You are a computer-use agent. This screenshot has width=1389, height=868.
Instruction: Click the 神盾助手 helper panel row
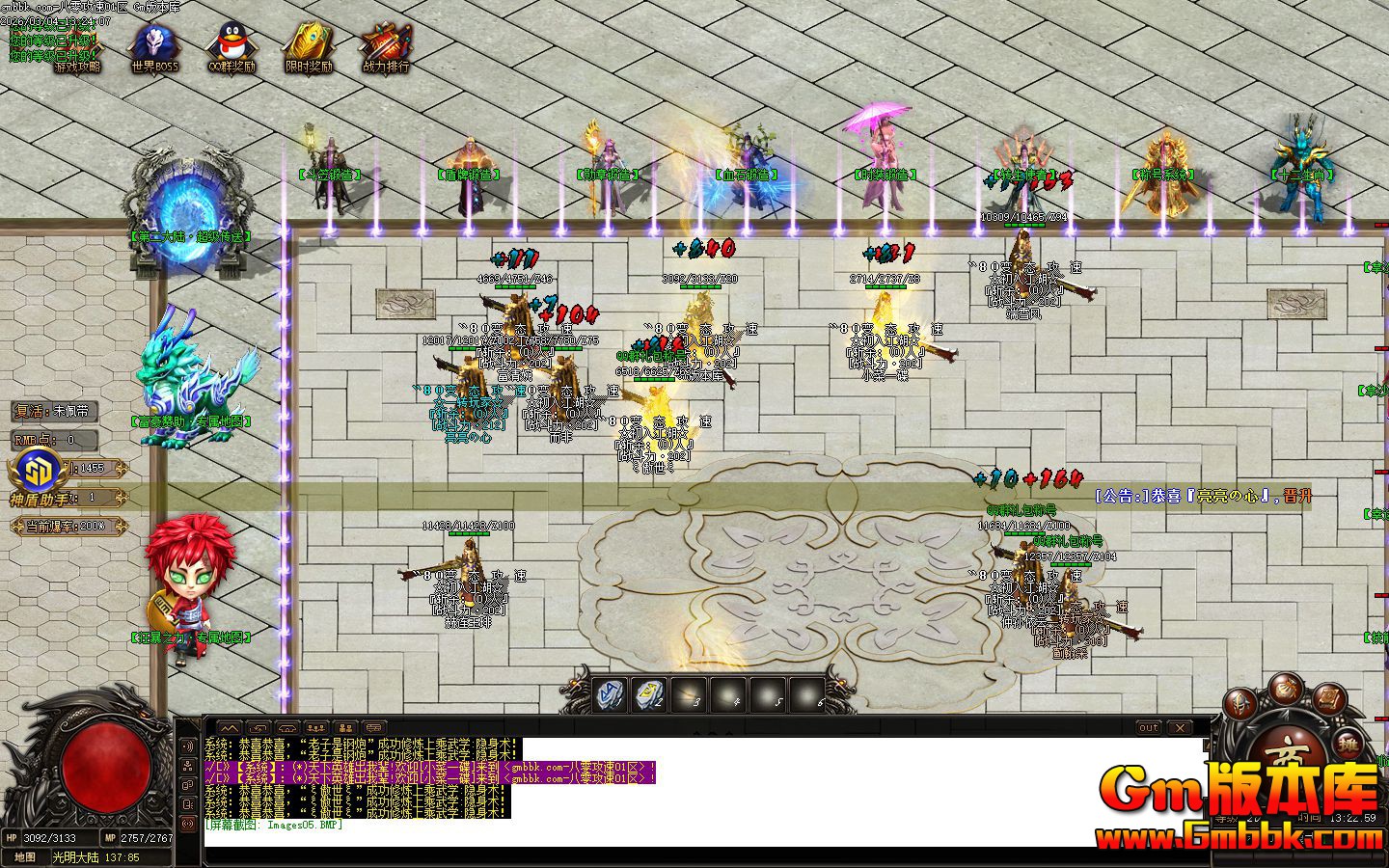68,499
